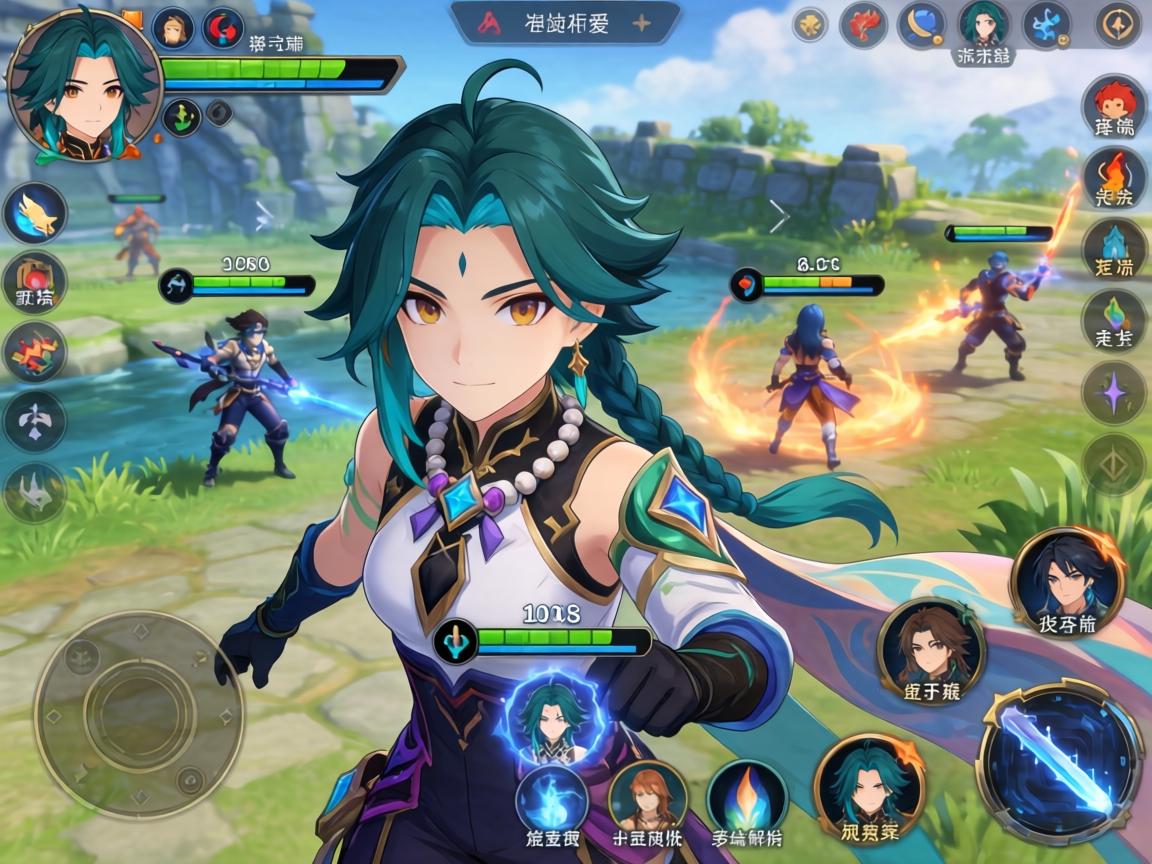Open the gold diamond icon
Viewport: 1152px width, 864px height.
click(x=1114, y=463)
